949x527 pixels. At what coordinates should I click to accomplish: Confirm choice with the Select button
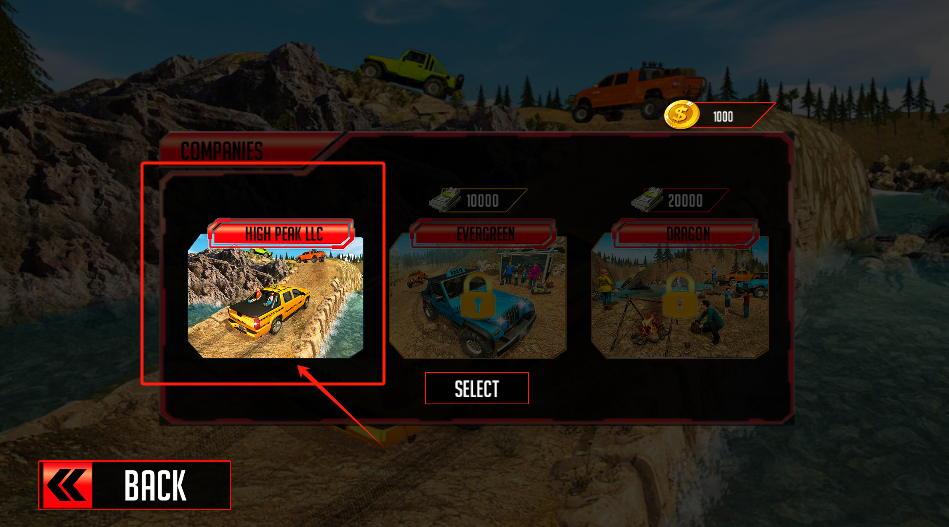(477, 389)
